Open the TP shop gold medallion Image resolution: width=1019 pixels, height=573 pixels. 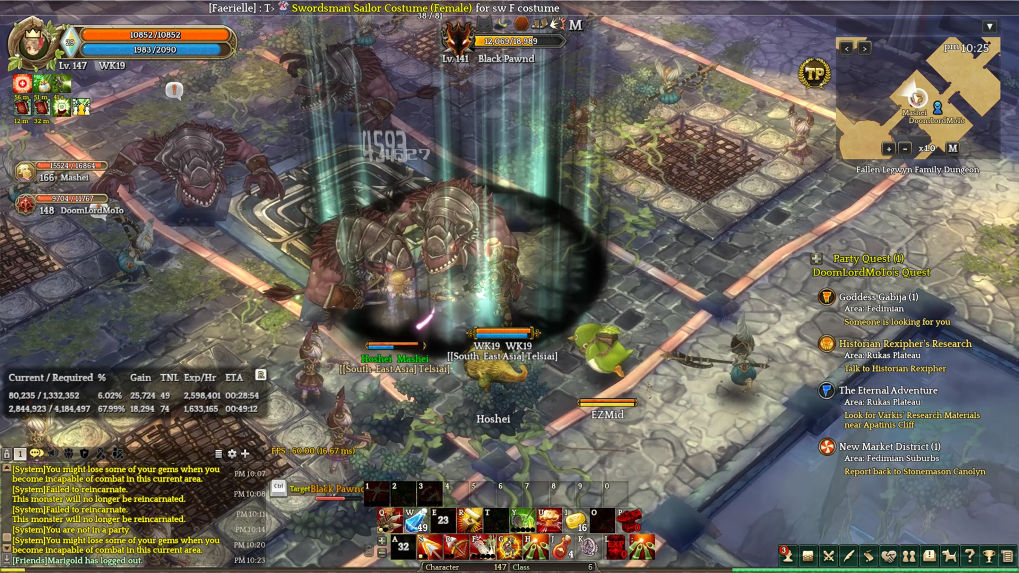click(813, 72)
